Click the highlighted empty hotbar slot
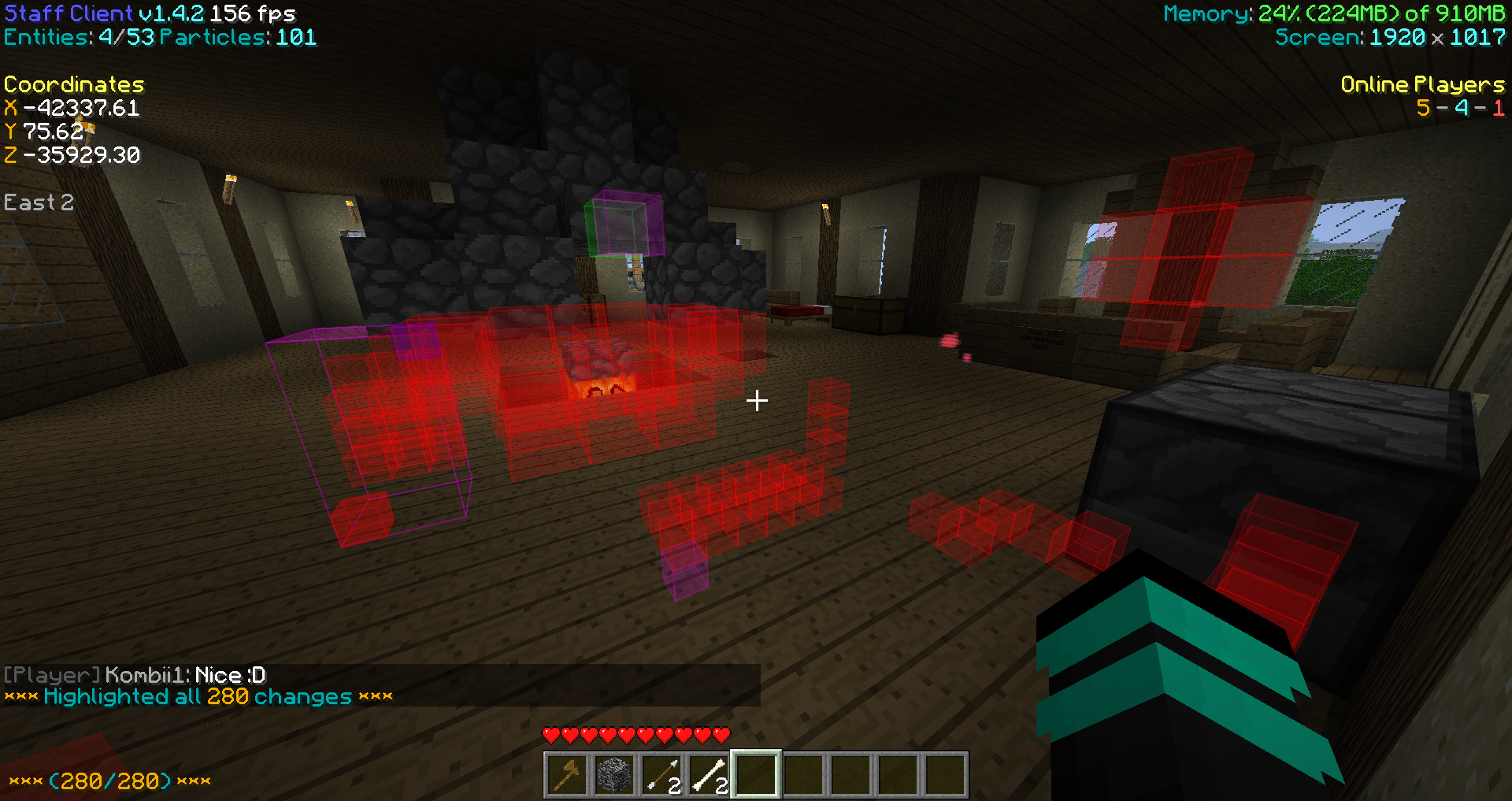The image size is (1512, 801). [756, 774]
